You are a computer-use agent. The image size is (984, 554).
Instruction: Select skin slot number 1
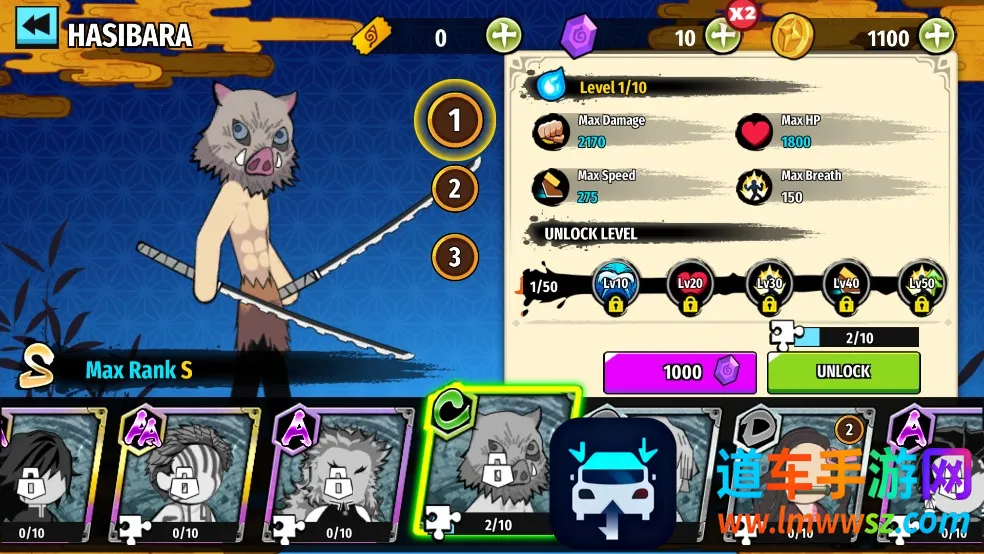point(455,121)
